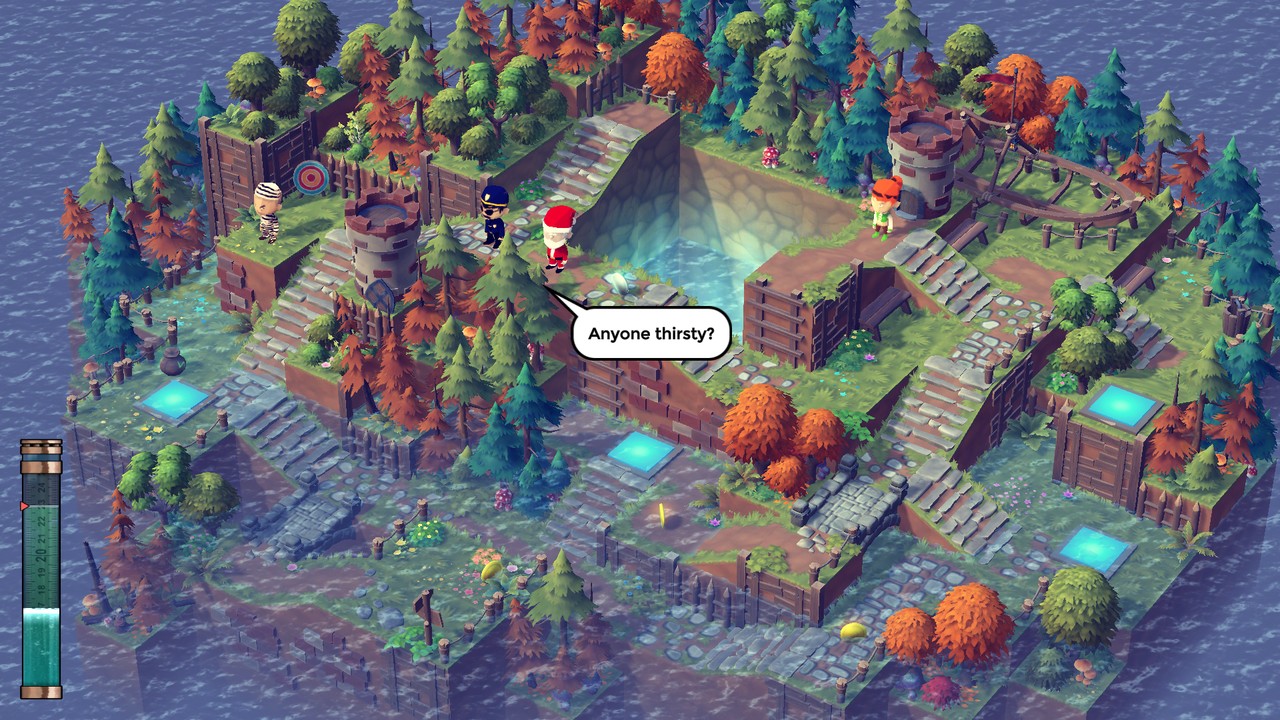1280x720 pixels.
Task: Click the 'Anyone thirsty?' speech bubble
Action: pos(649,333)
